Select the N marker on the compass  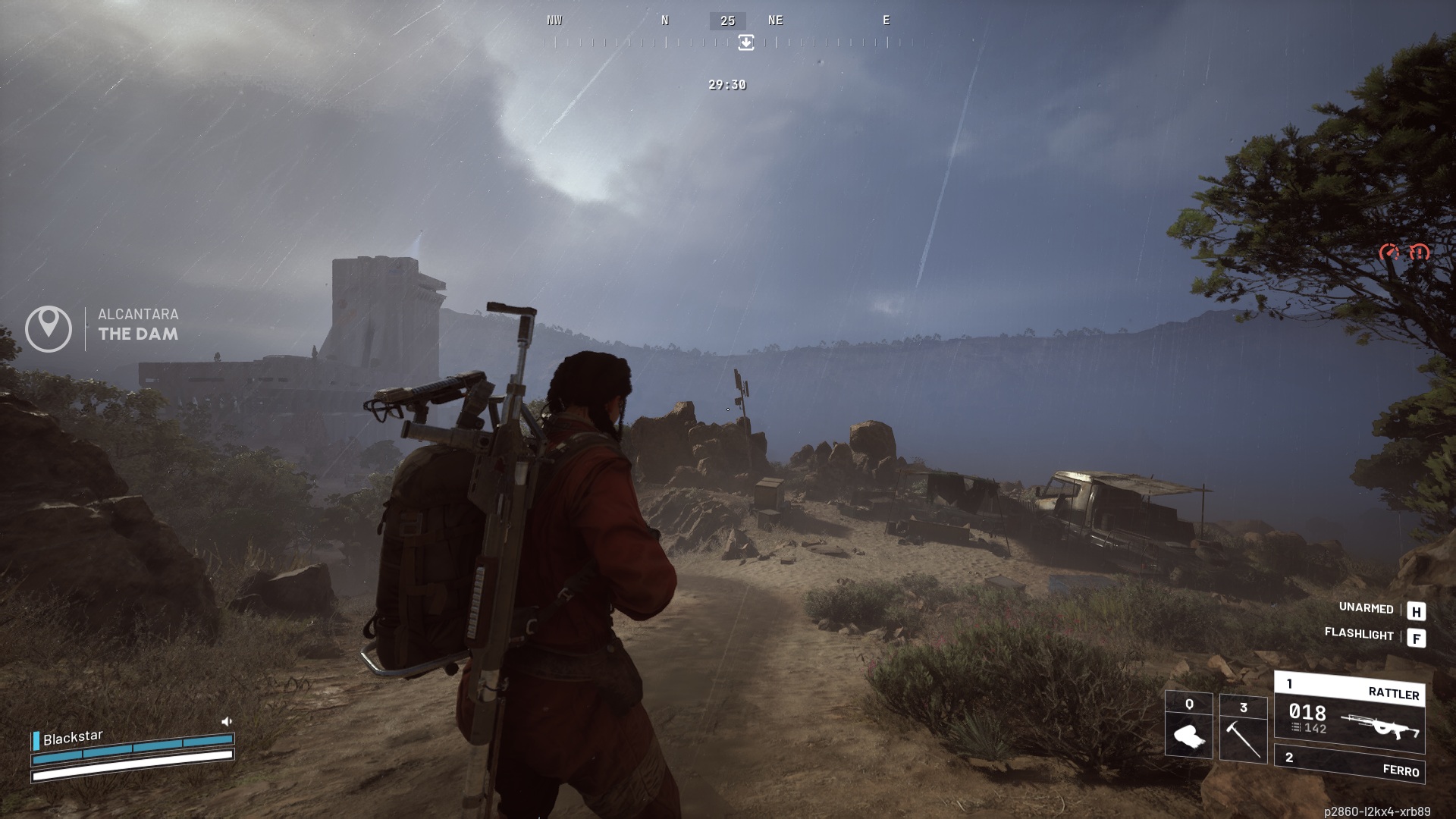coord(665,20)
